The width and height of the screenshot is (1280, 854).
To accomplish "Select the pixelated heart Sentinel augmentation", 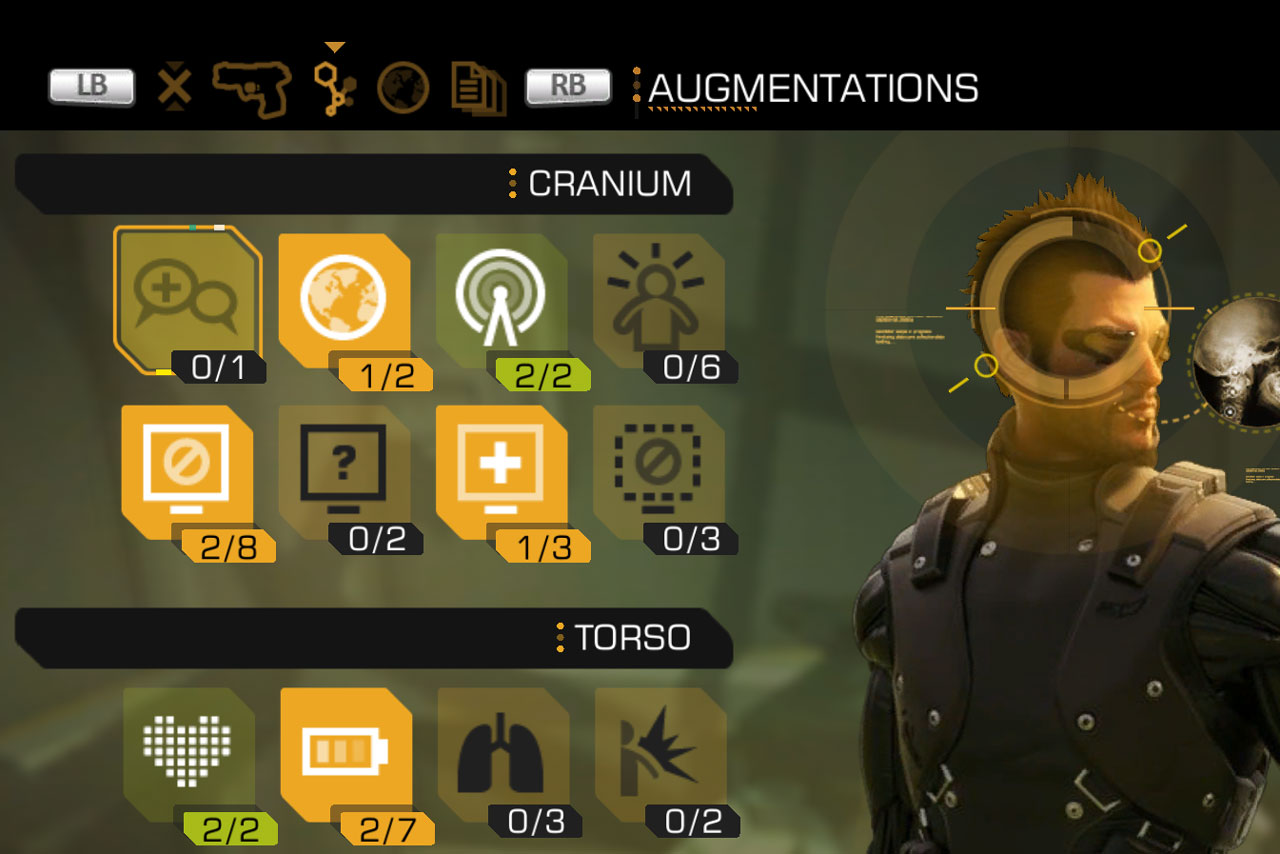I will tap(185, 755).
